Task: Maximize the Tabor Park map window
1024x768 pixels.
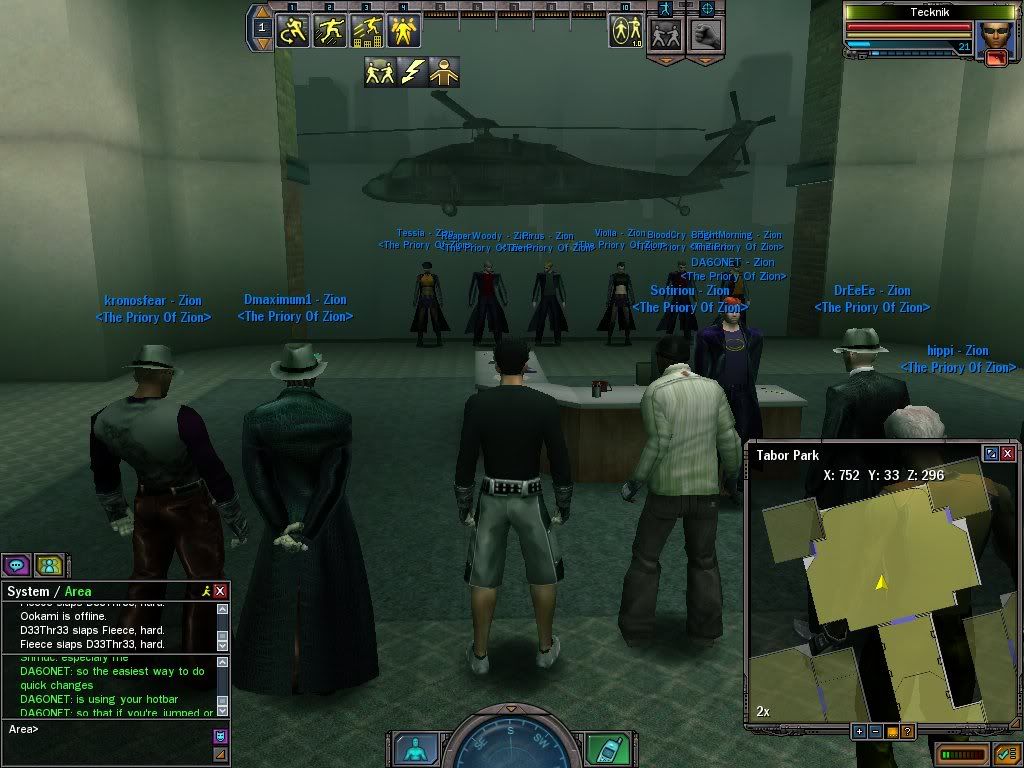Action: [991, 454]
